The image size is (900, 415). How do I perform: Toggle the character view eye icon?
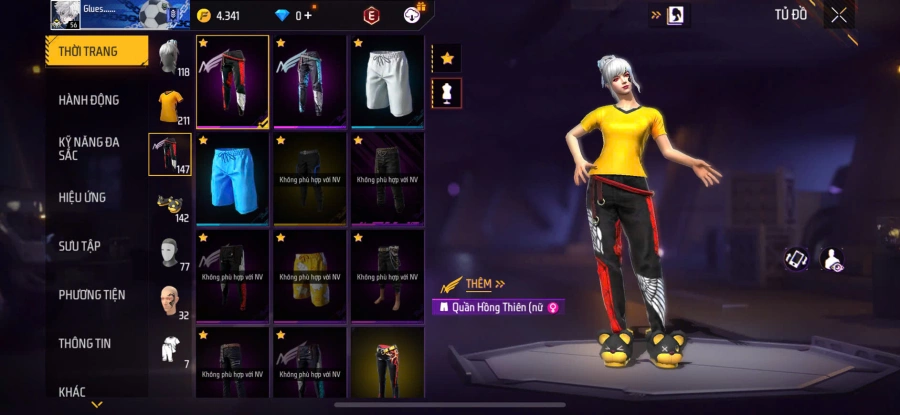[x=832, y=260]
